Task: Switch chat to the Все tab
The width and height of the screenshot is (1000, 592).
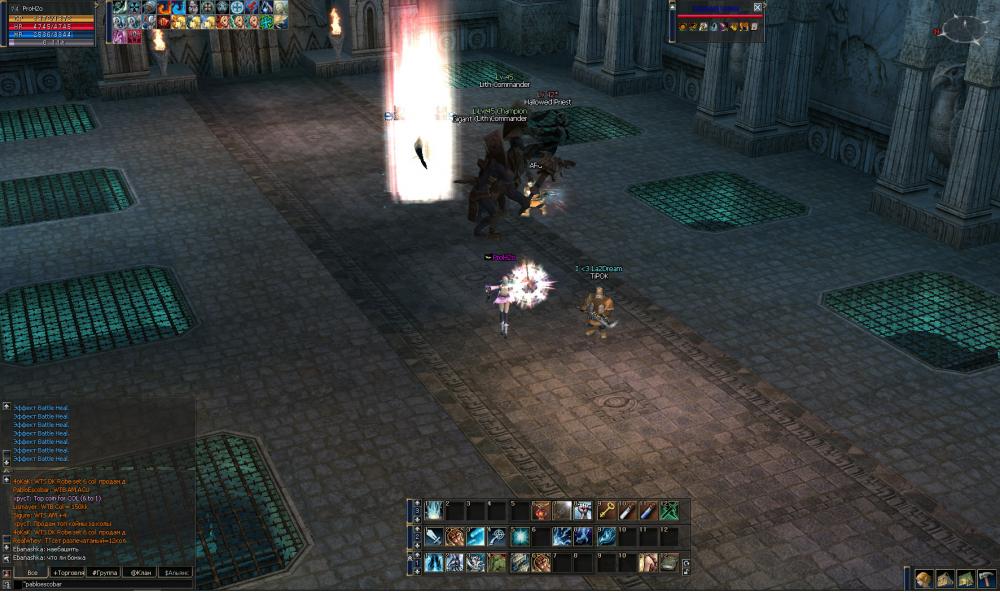Action: click(x=32, y=572)
